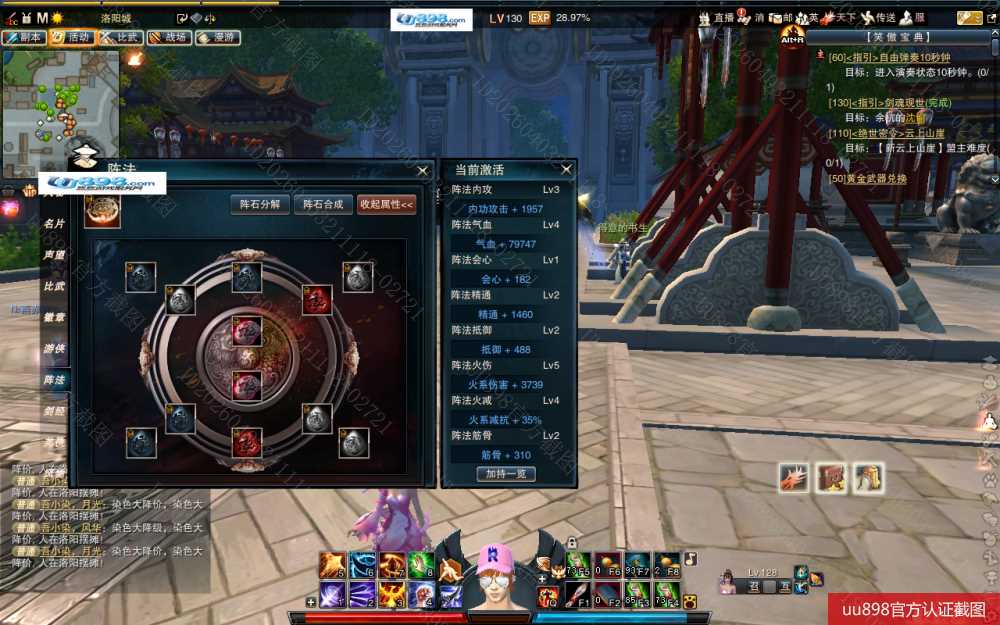1000x625 pixels.
Task: Close the 当前激活 panel
Action: click(566, 170)
